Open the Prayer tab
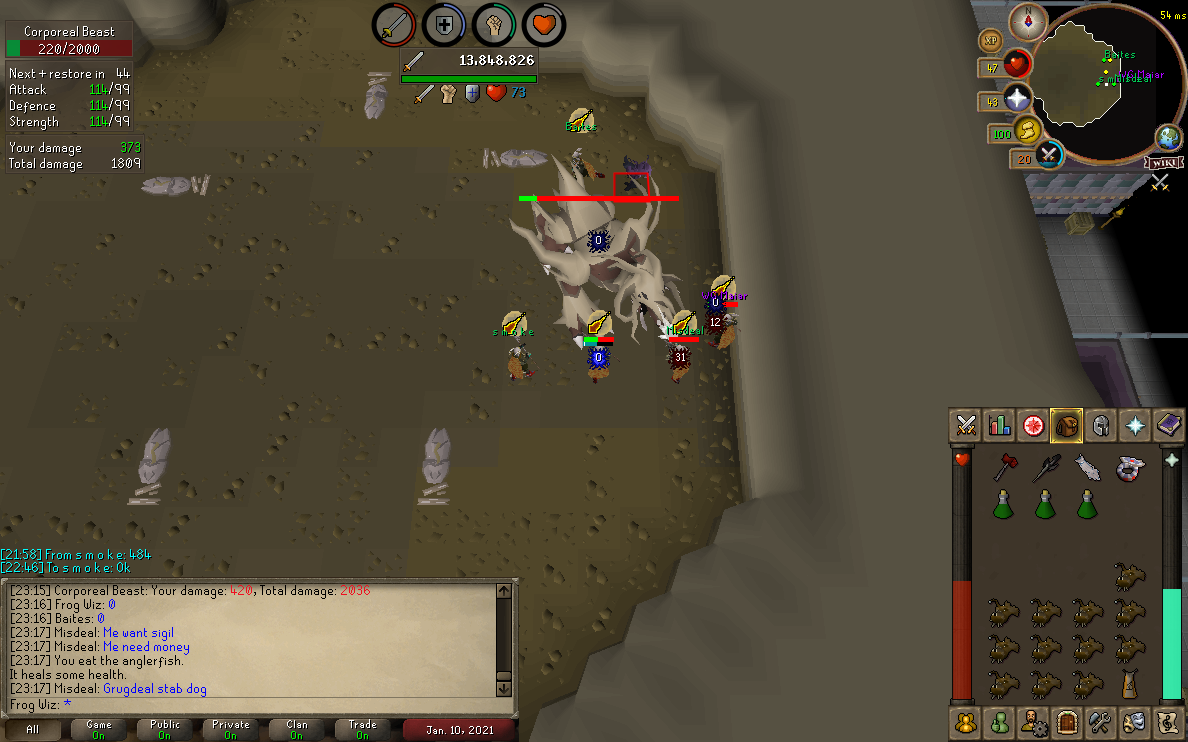1188x742 pixels. (1135, 425)
